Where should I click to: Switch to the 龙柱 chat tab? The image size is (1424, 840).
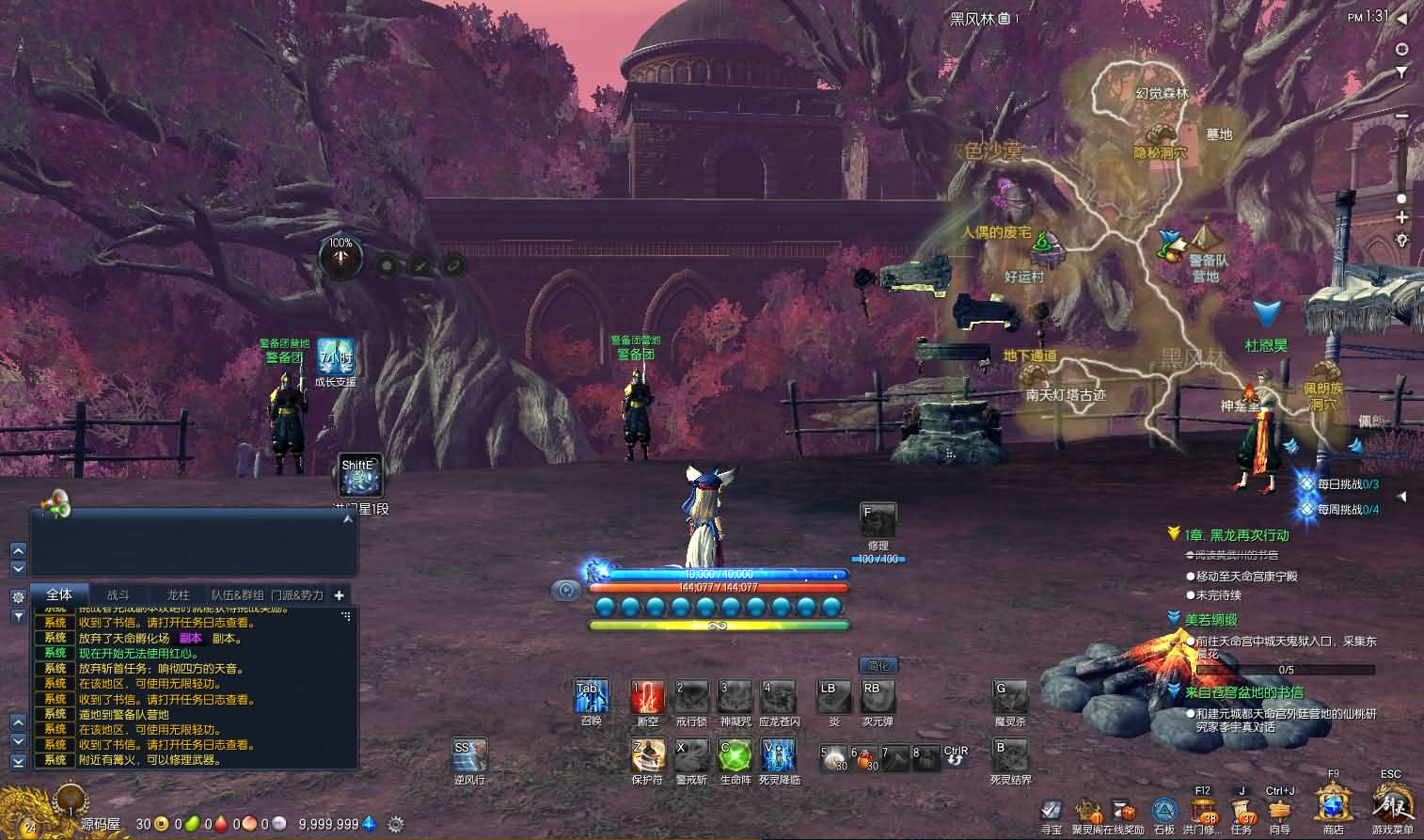(178, 594)
